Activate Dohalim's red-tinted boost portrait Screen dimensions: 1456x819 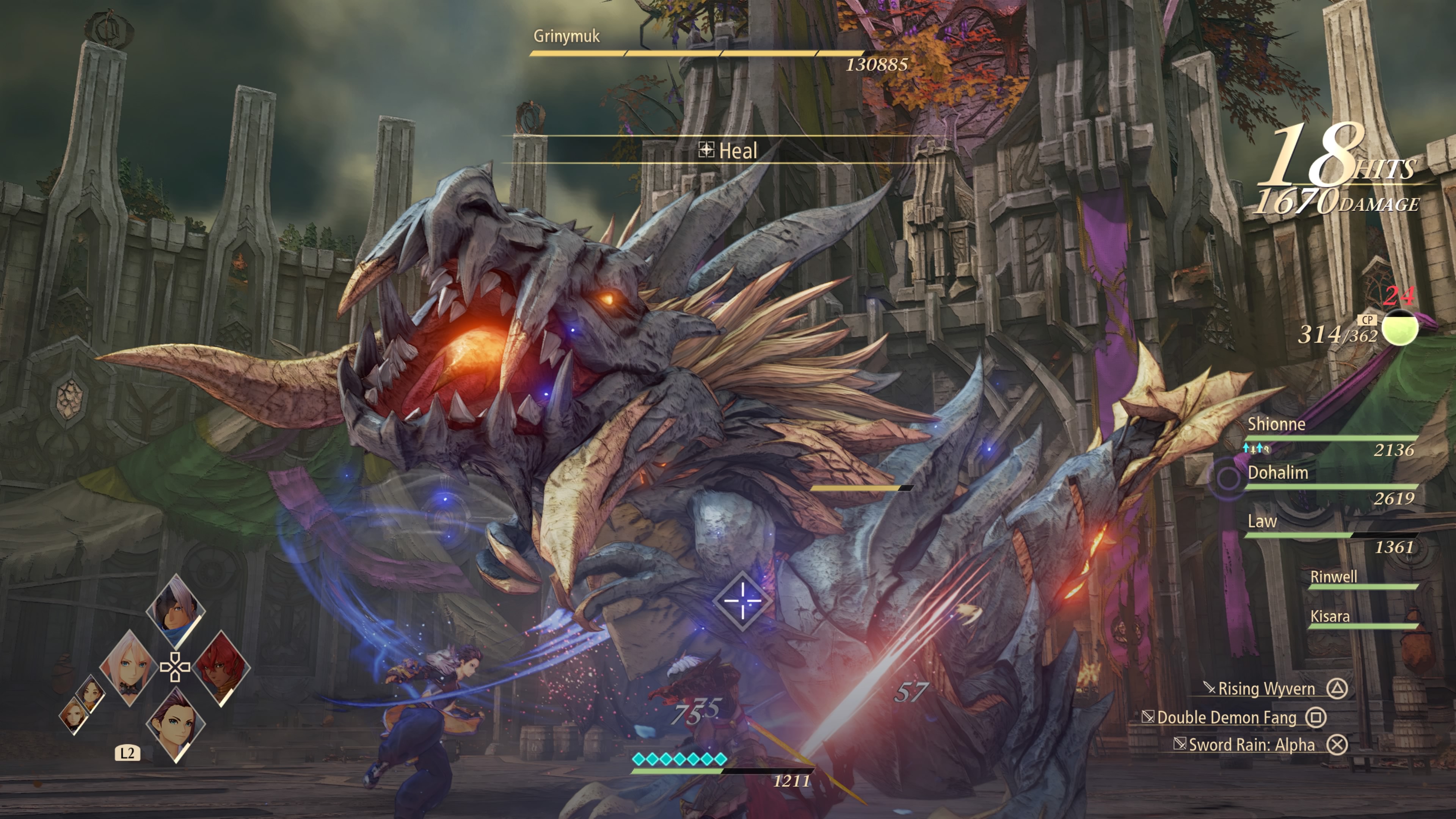click(221, 667)
